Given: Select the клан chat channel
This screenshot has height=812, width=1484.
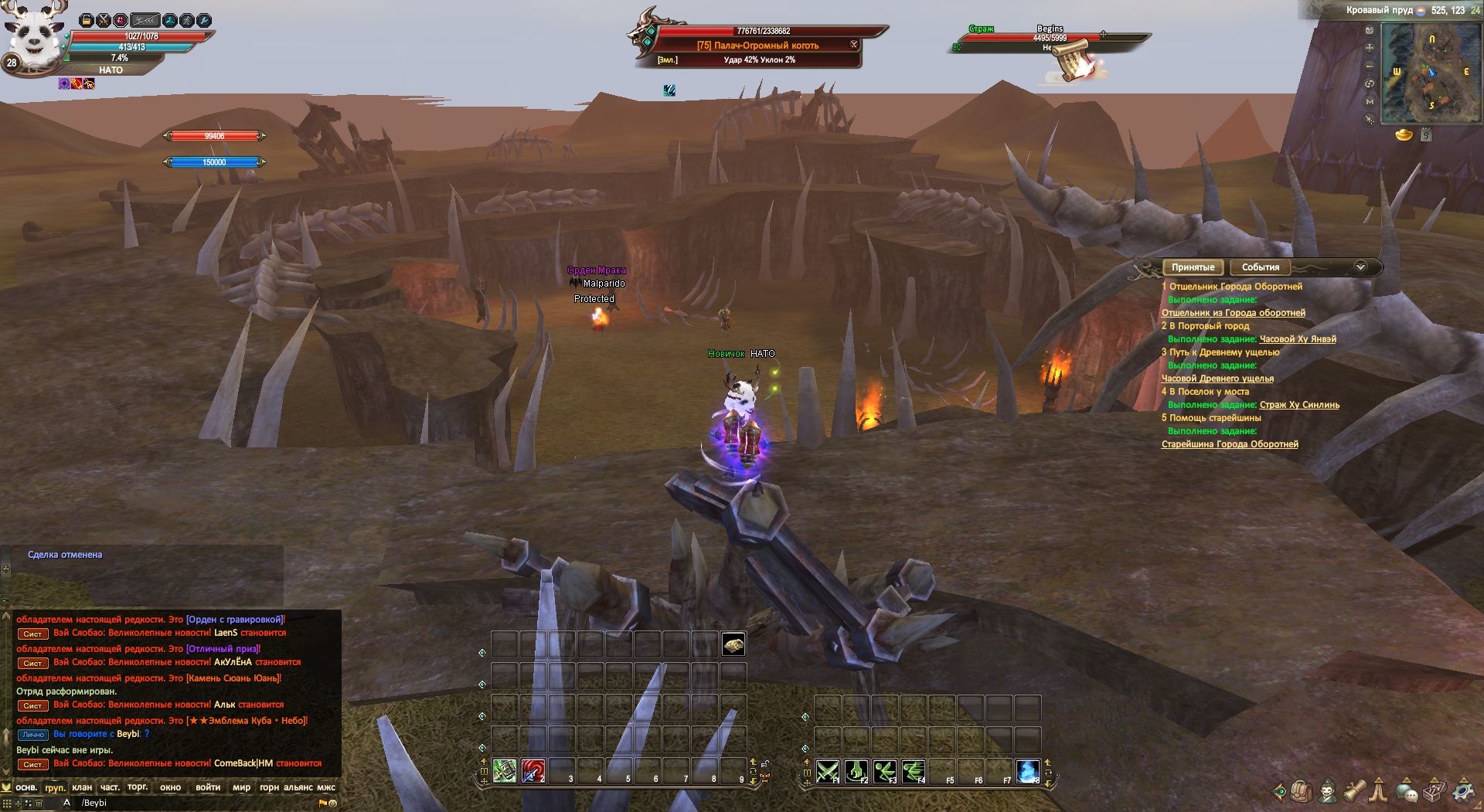Looking at the screenshot, I should tap(82, 787).
